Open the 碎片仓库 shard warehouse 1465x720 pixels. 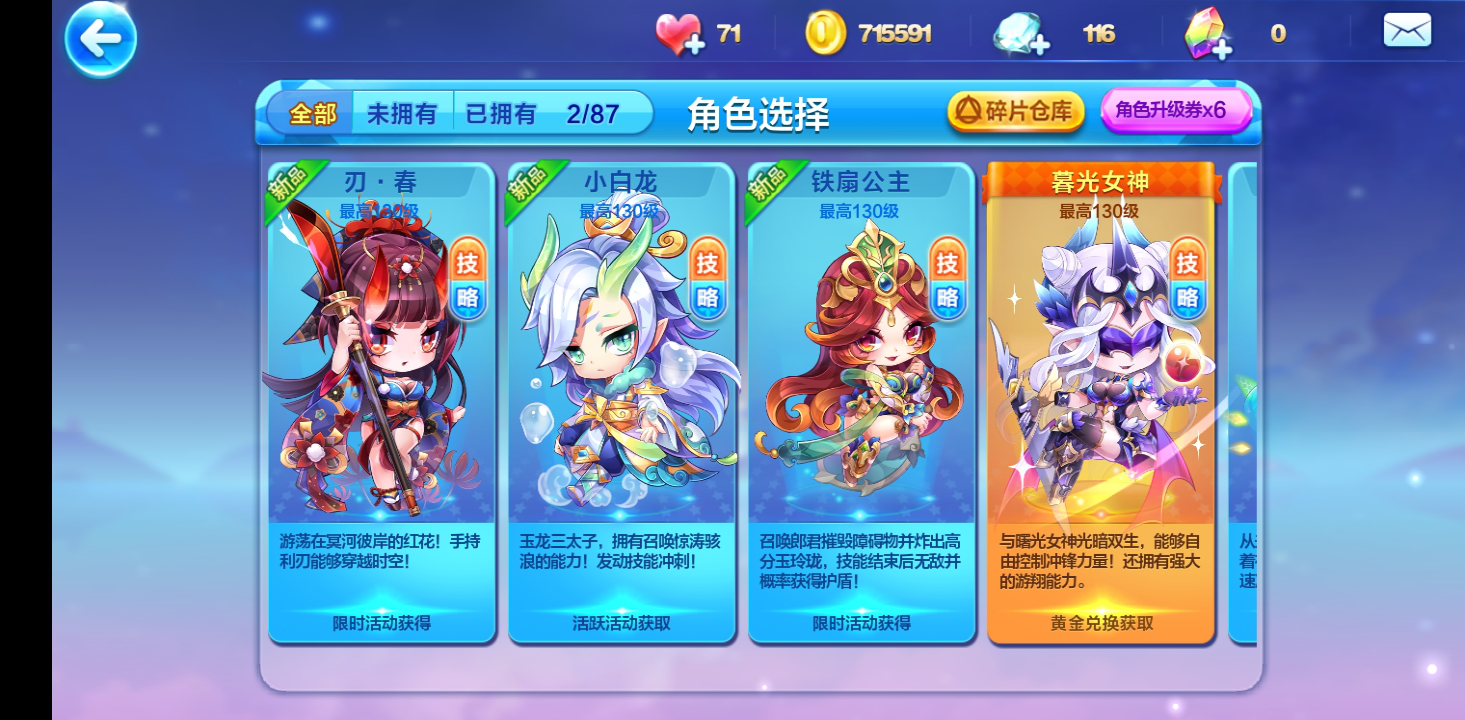pos(1015,112)
